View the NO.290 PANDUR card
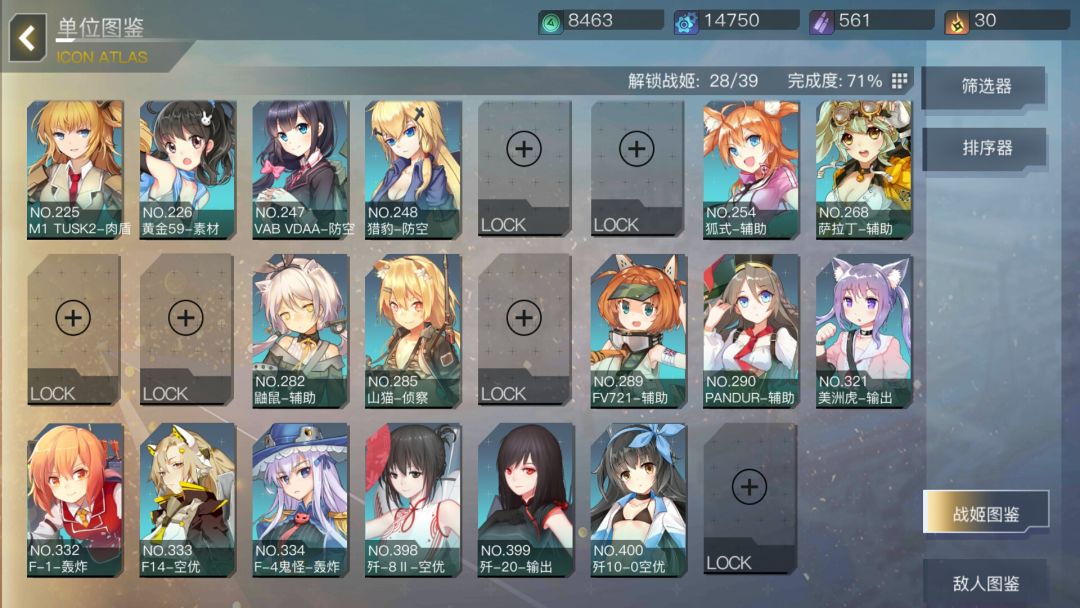1080x608 pixels. pos(751,330)
